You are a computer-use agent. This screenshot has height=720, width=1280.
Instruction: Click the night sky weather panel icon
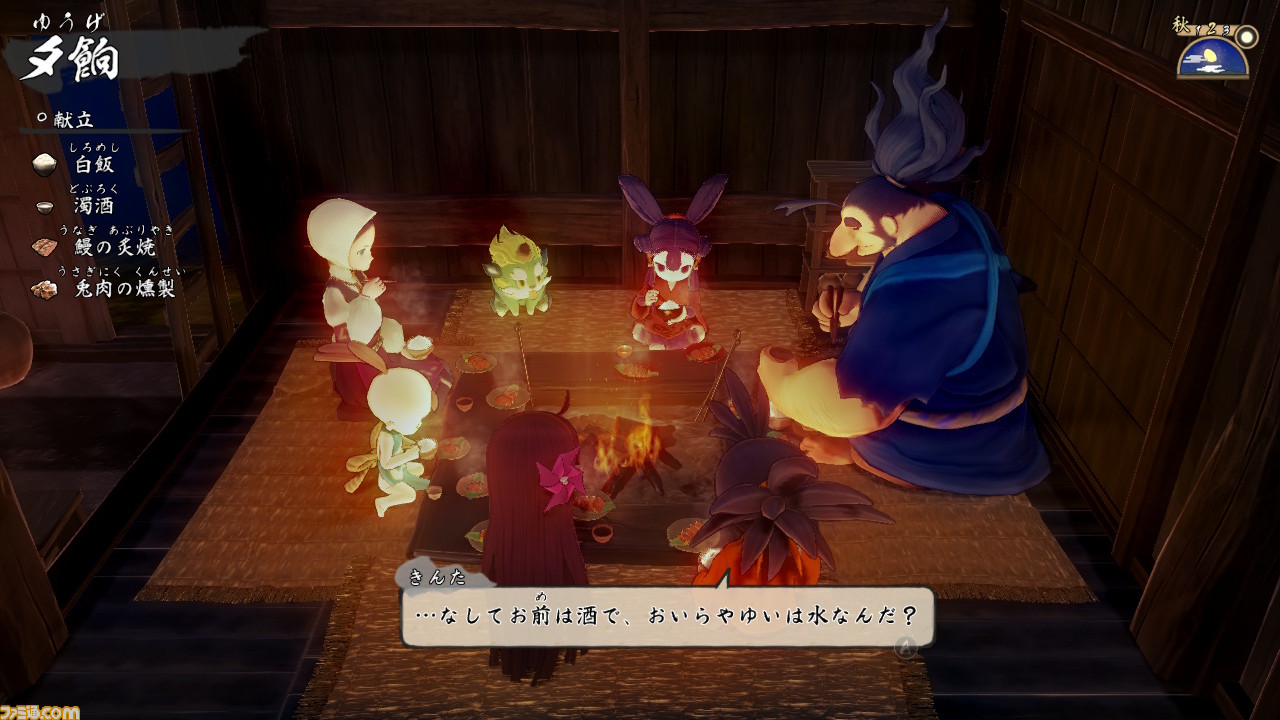[1210, 58]
